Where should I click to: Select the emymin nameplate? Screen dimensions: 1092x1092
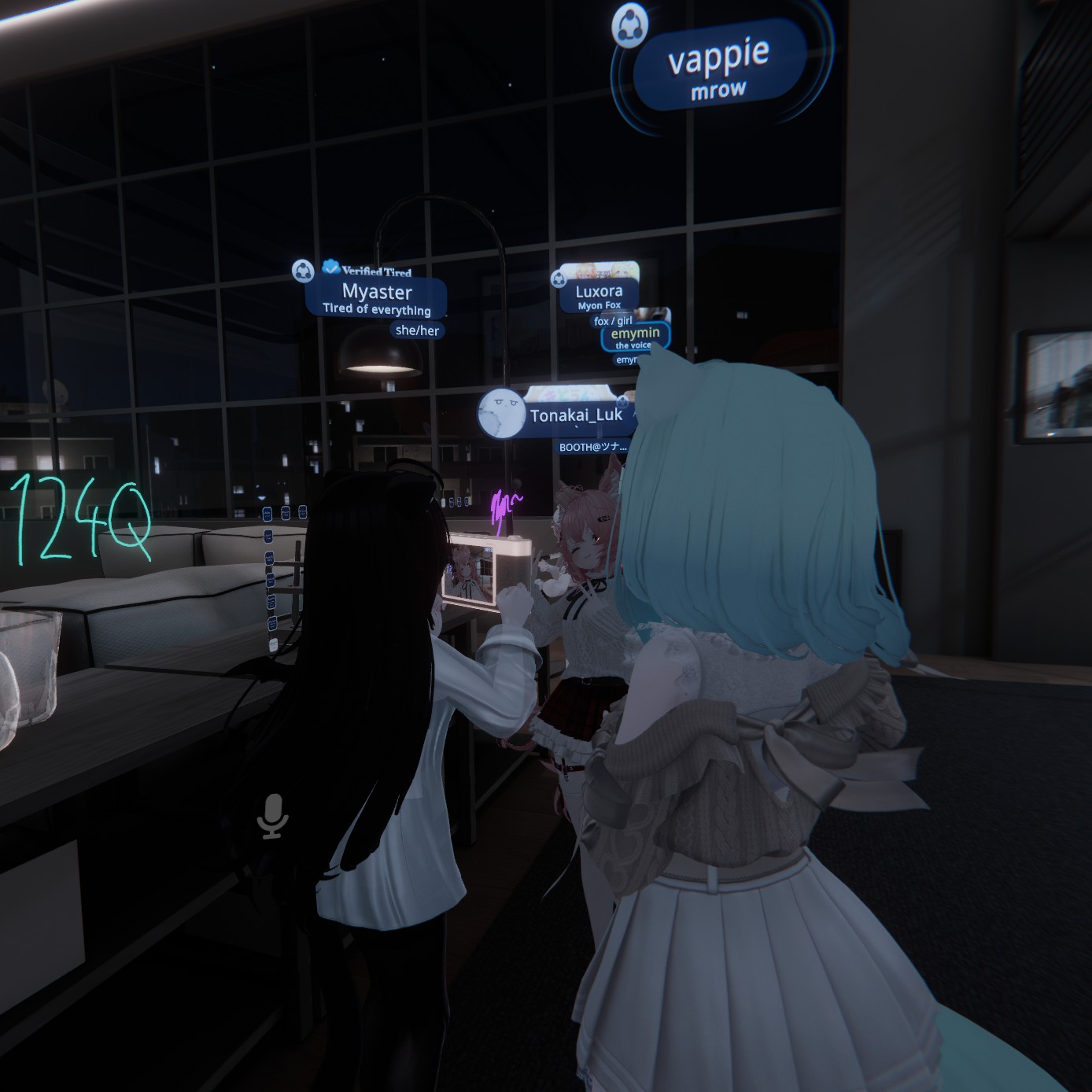[x=635, y=335]
